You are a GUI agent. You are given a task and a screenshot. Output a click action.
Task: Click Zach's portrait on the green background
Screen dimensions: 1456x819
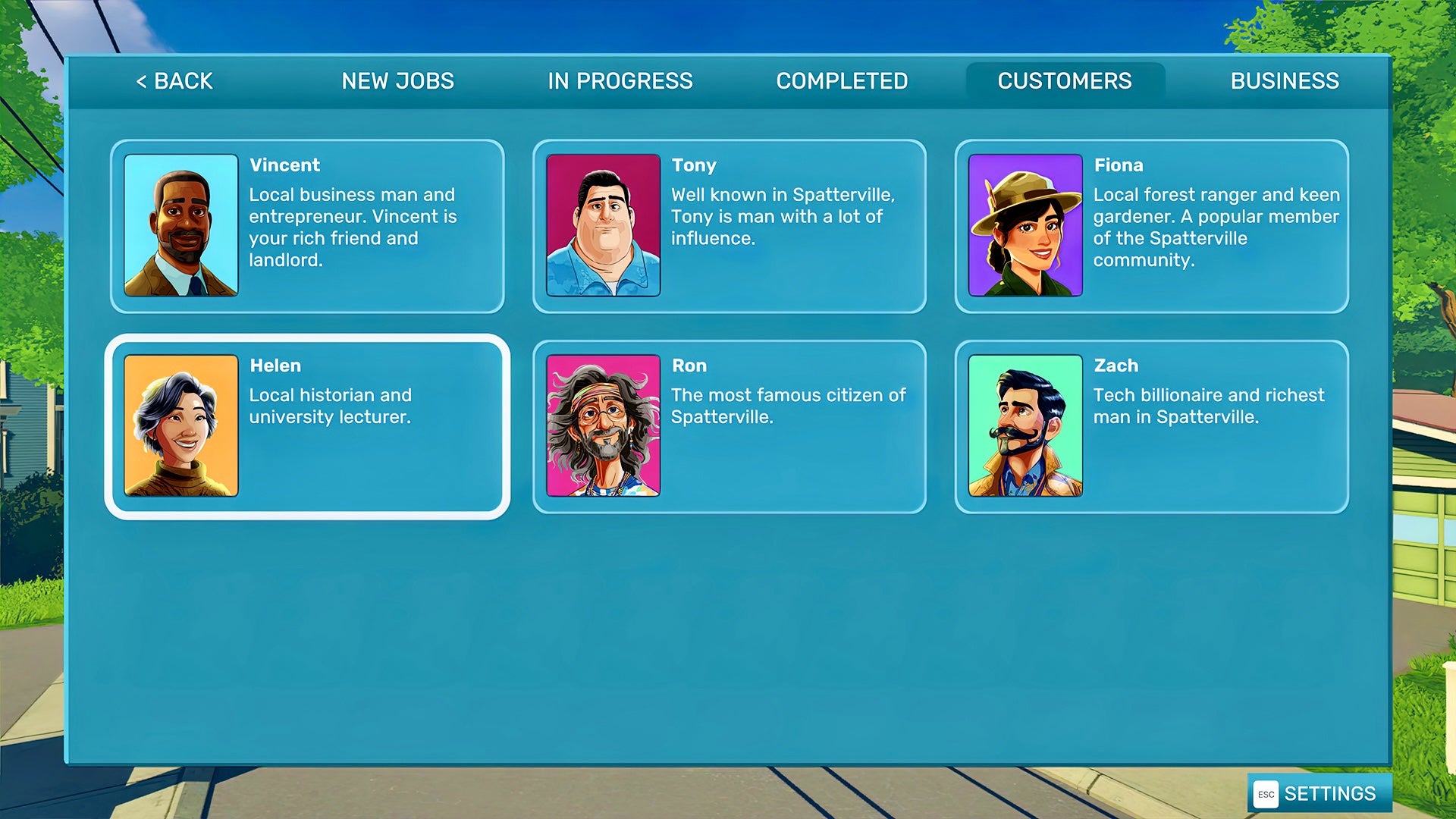1025,423
